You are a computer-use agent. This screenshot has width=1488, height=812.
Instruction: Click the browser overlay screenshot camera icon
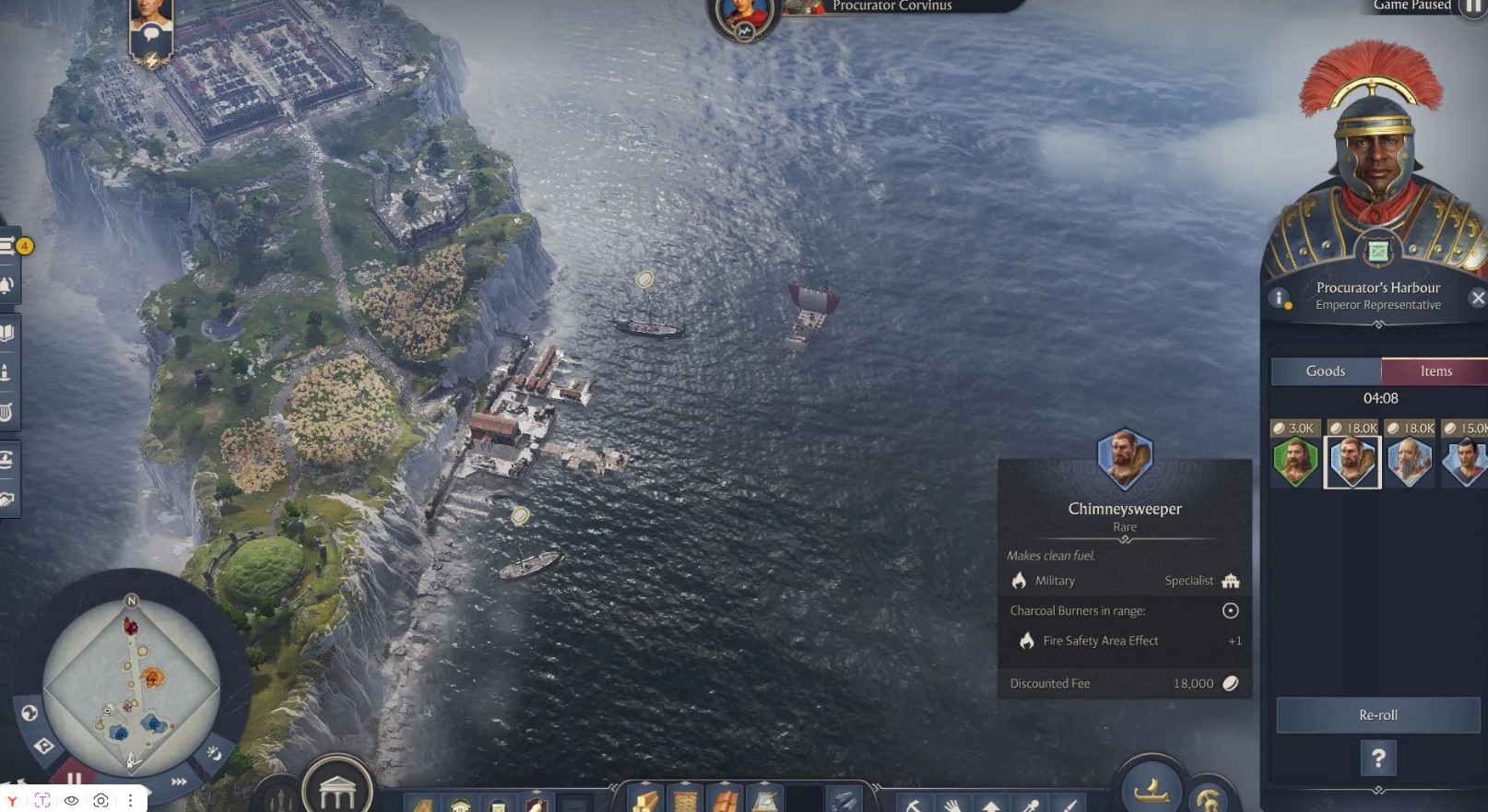coord(101,801)
